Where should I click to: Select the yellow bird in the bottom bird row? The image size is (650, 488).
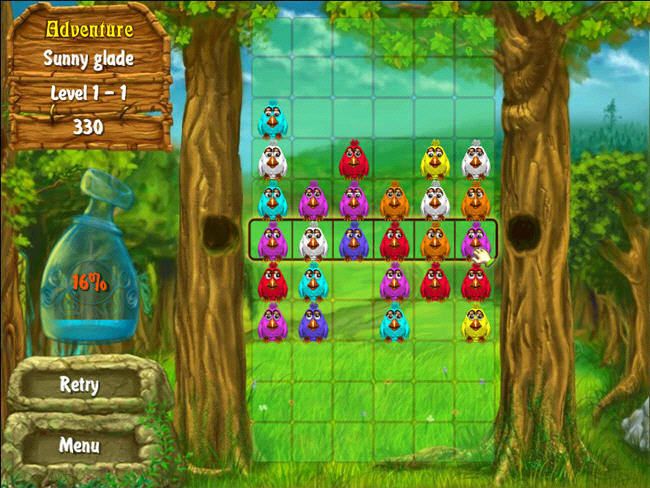(475, 322)
